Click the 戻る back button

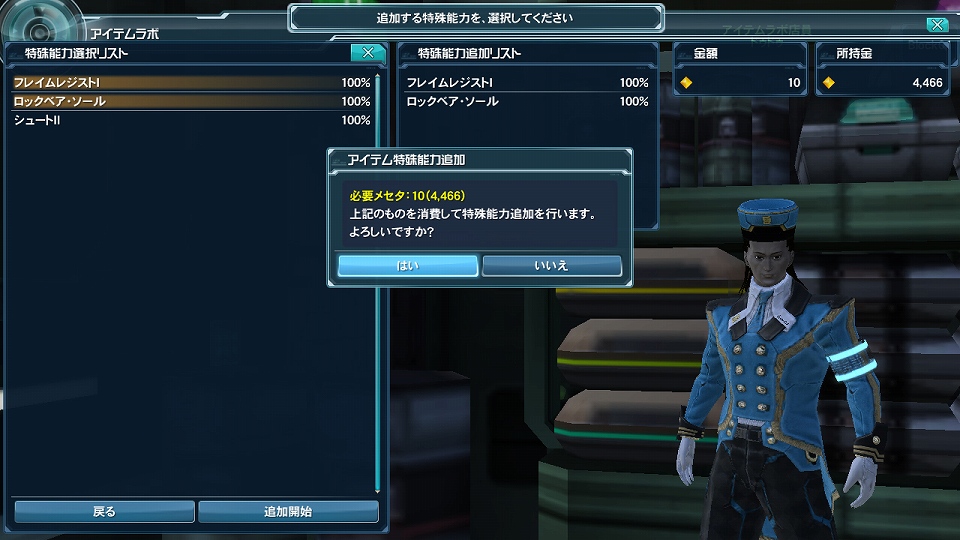tap(104, 511)
